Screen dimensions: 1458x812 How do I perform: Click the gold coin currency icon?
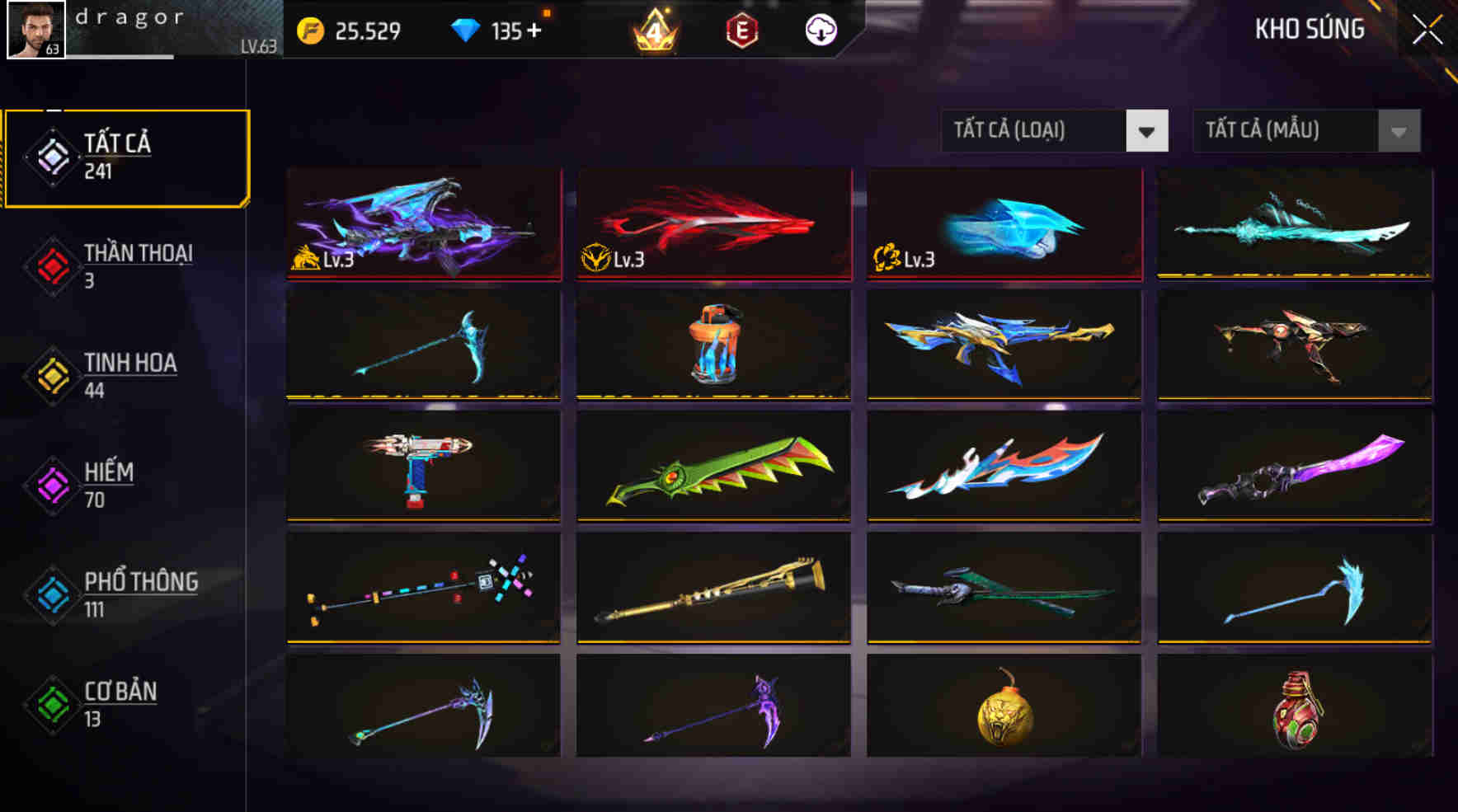tap(311, 31)
